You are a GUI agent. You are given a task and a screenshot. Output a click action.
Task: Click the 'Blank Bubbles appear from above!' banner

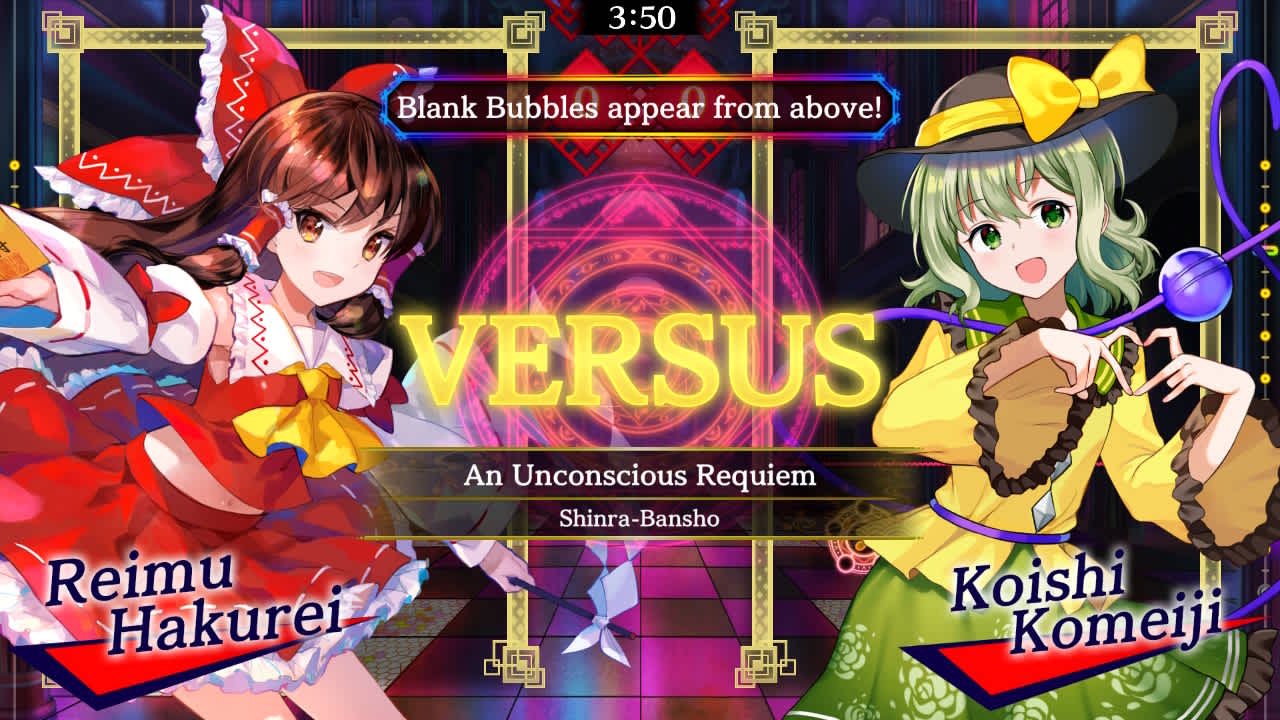pos(640,107)
